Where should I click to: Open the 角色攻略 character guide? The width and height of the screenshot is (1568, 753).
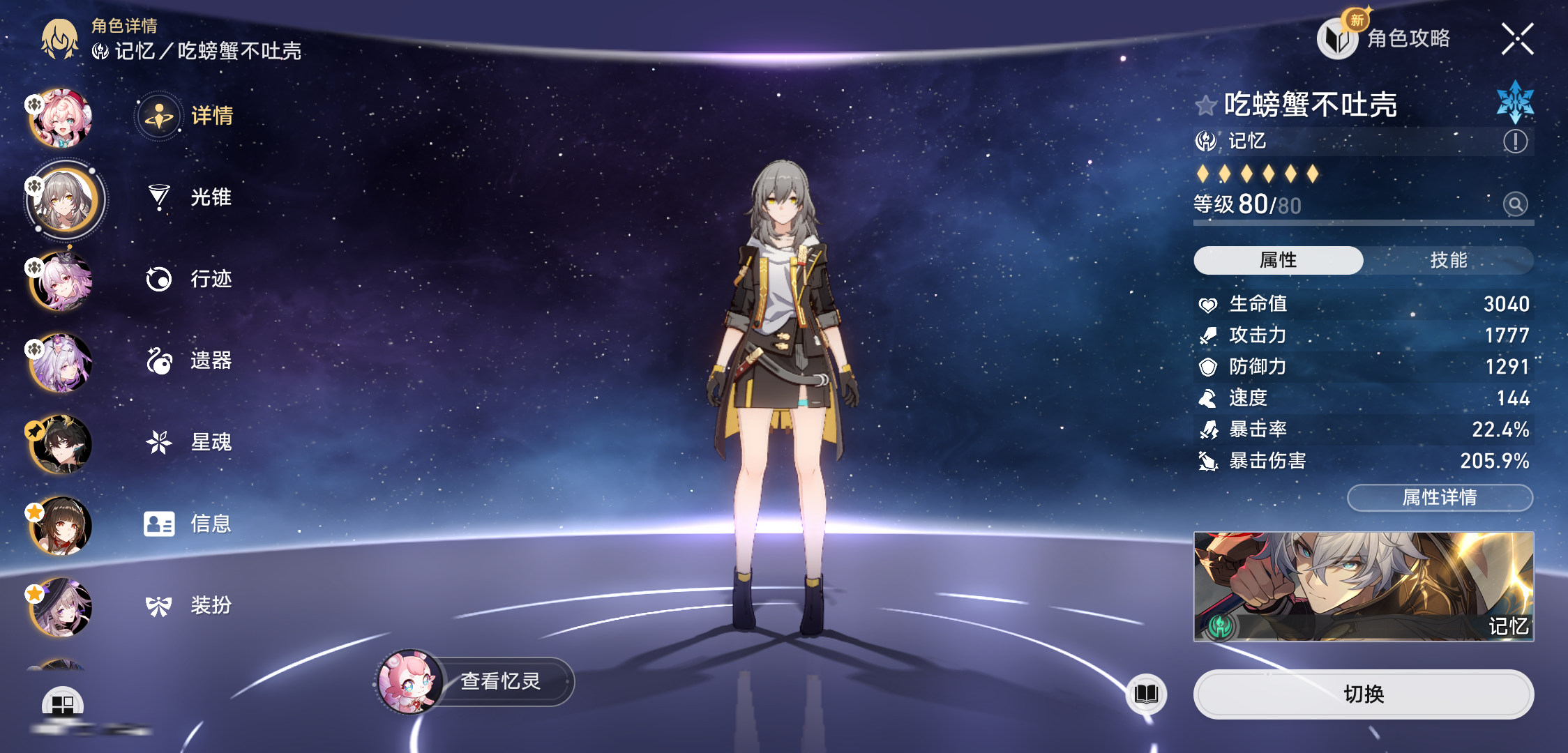(1385, 38)
